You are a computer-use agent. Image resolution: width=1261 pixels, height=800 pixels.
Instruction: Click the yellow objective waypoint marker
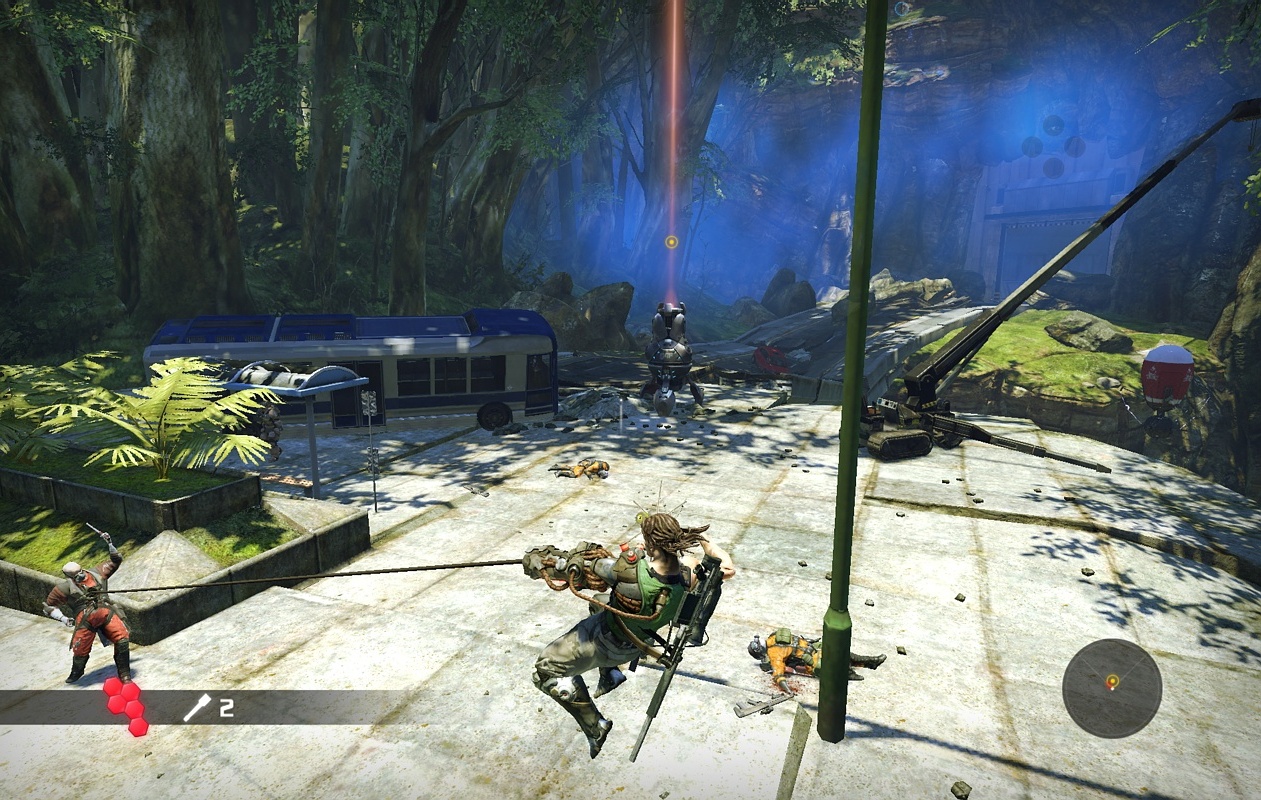[x=672, y=242]
